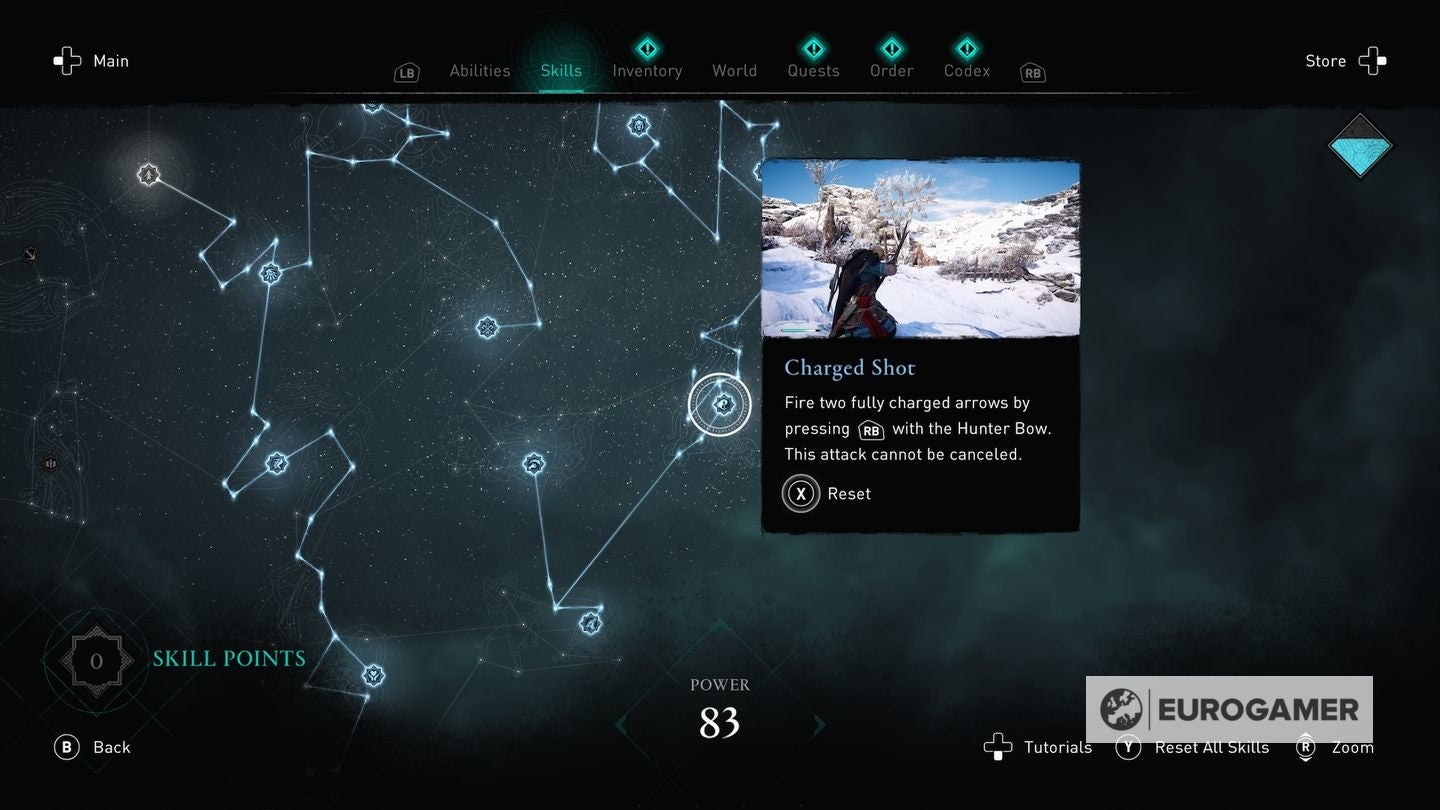This screenshot has width=1440, height=810.
Task: Click the teal diamond compass icon top right
Action: coord(1360,146)
